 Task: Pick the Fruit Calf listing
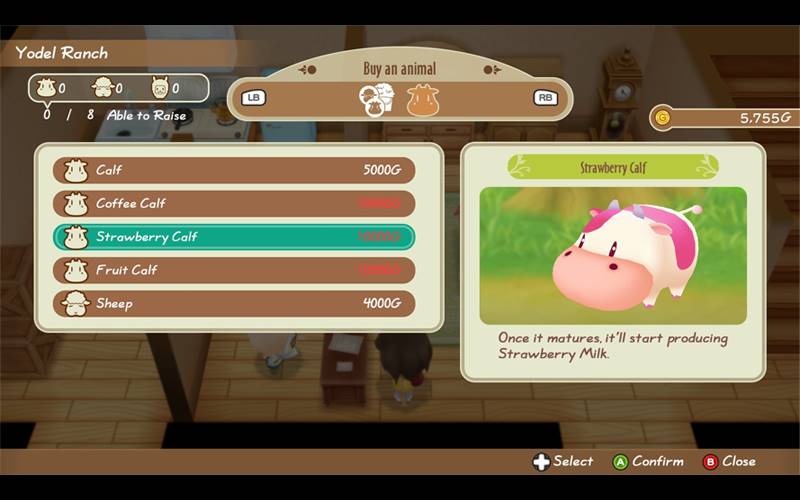point(234,270)
